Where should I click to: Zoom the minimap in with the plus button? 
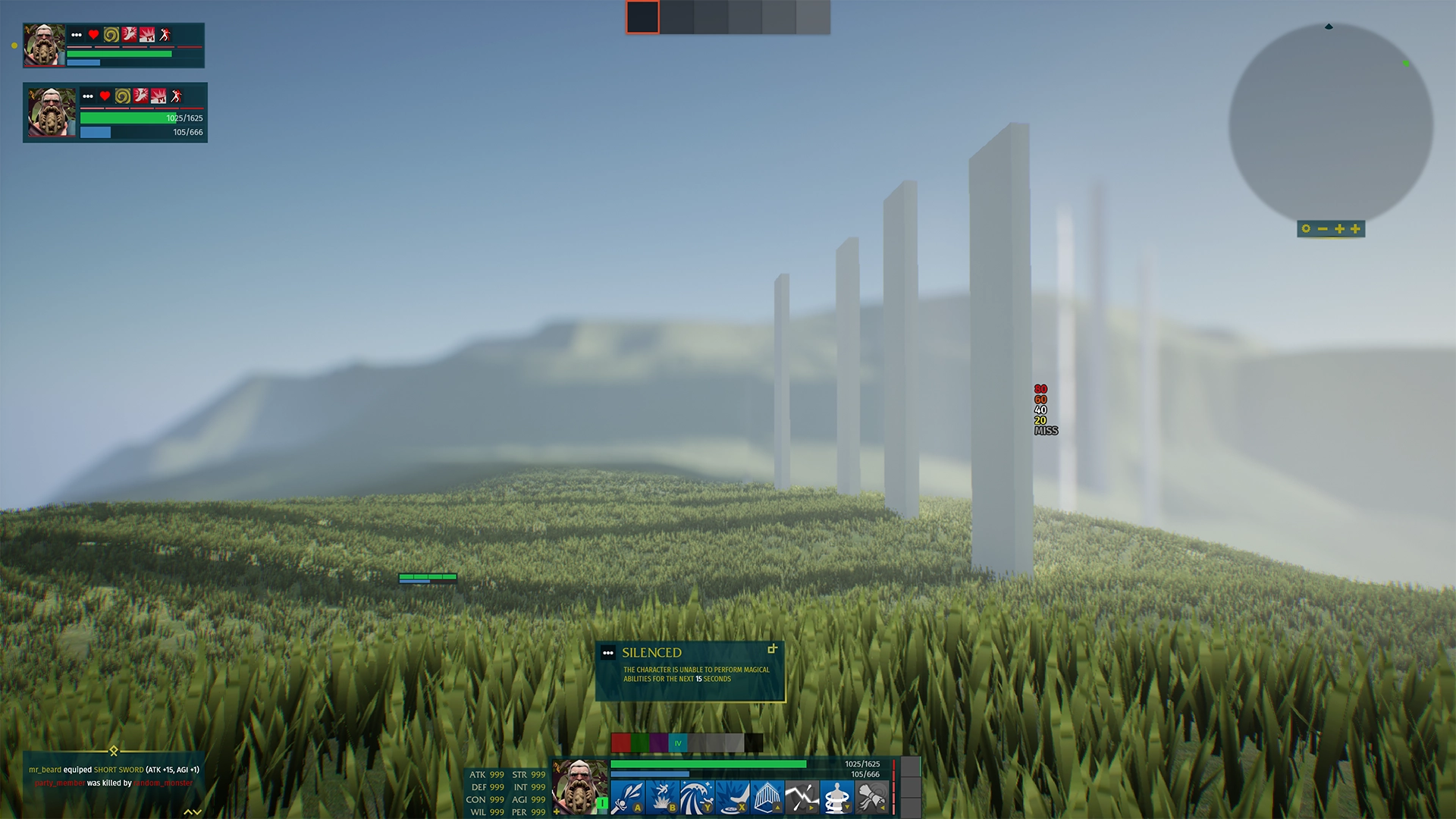pyautogui.click(x=1339, y=229)
